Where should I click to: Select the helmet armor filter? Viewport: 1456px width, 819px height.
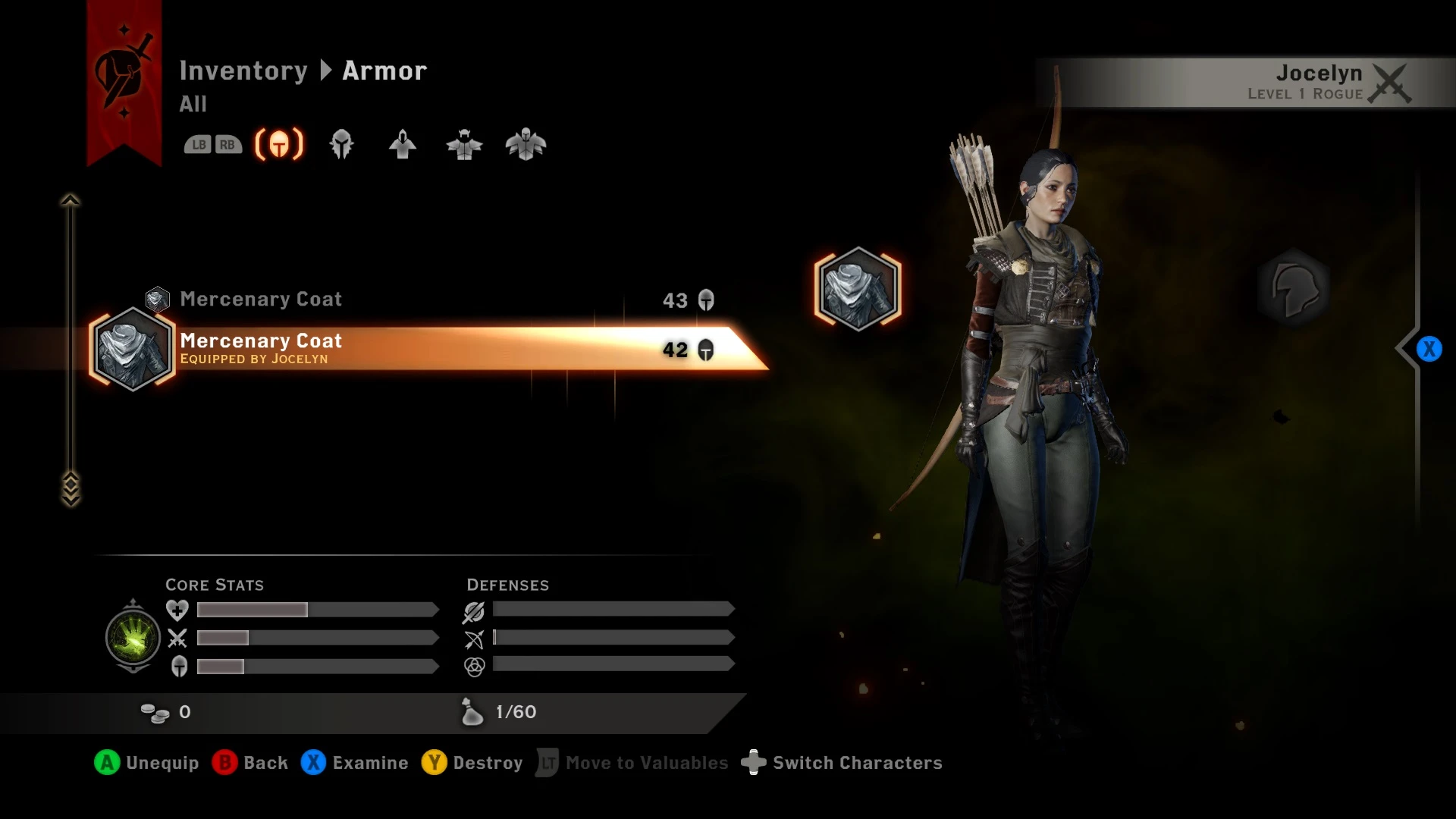[x=341, y=144]
